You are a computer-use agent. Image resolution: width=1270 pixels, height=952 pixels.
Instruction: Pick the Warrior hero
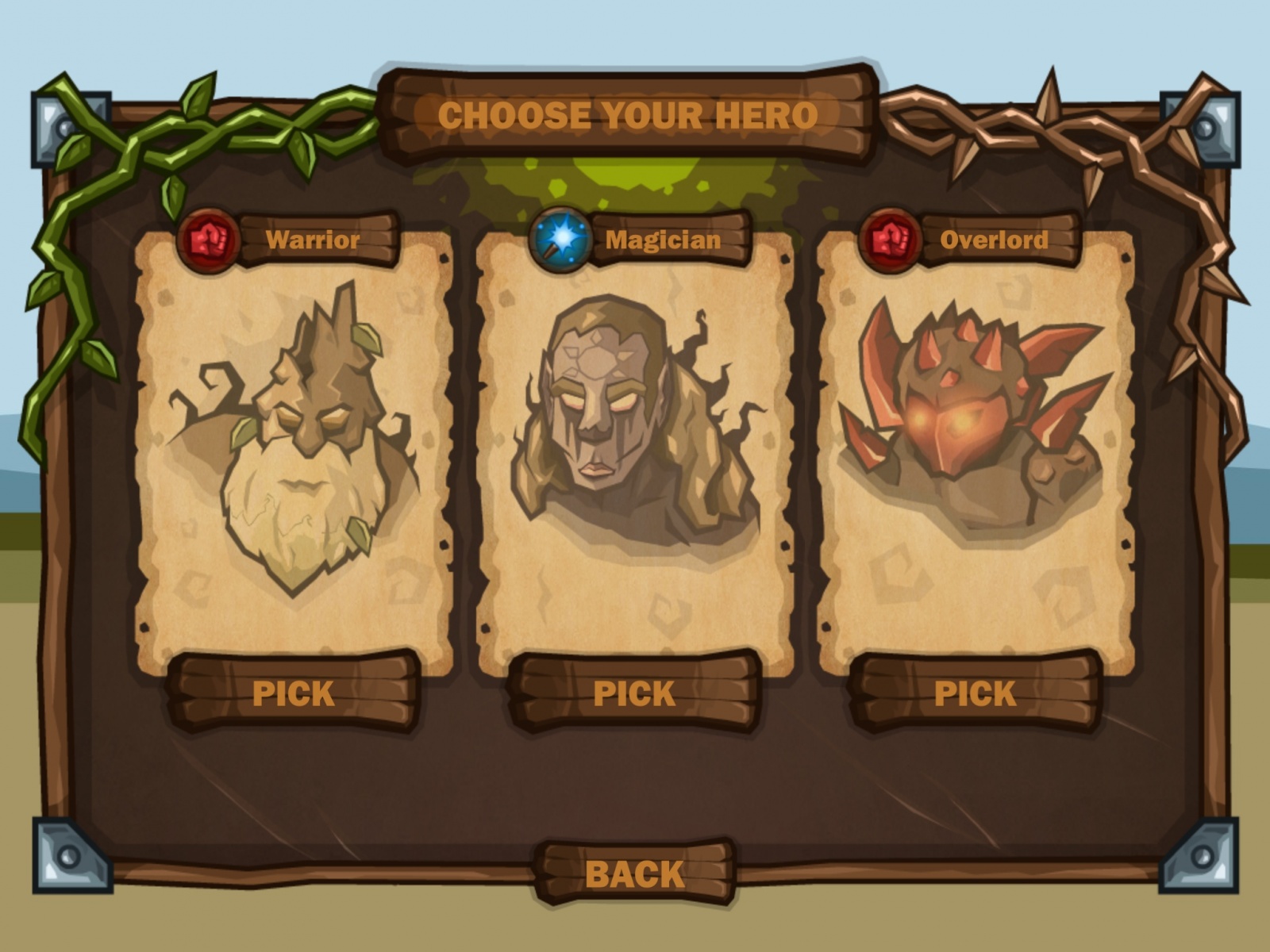293,693
